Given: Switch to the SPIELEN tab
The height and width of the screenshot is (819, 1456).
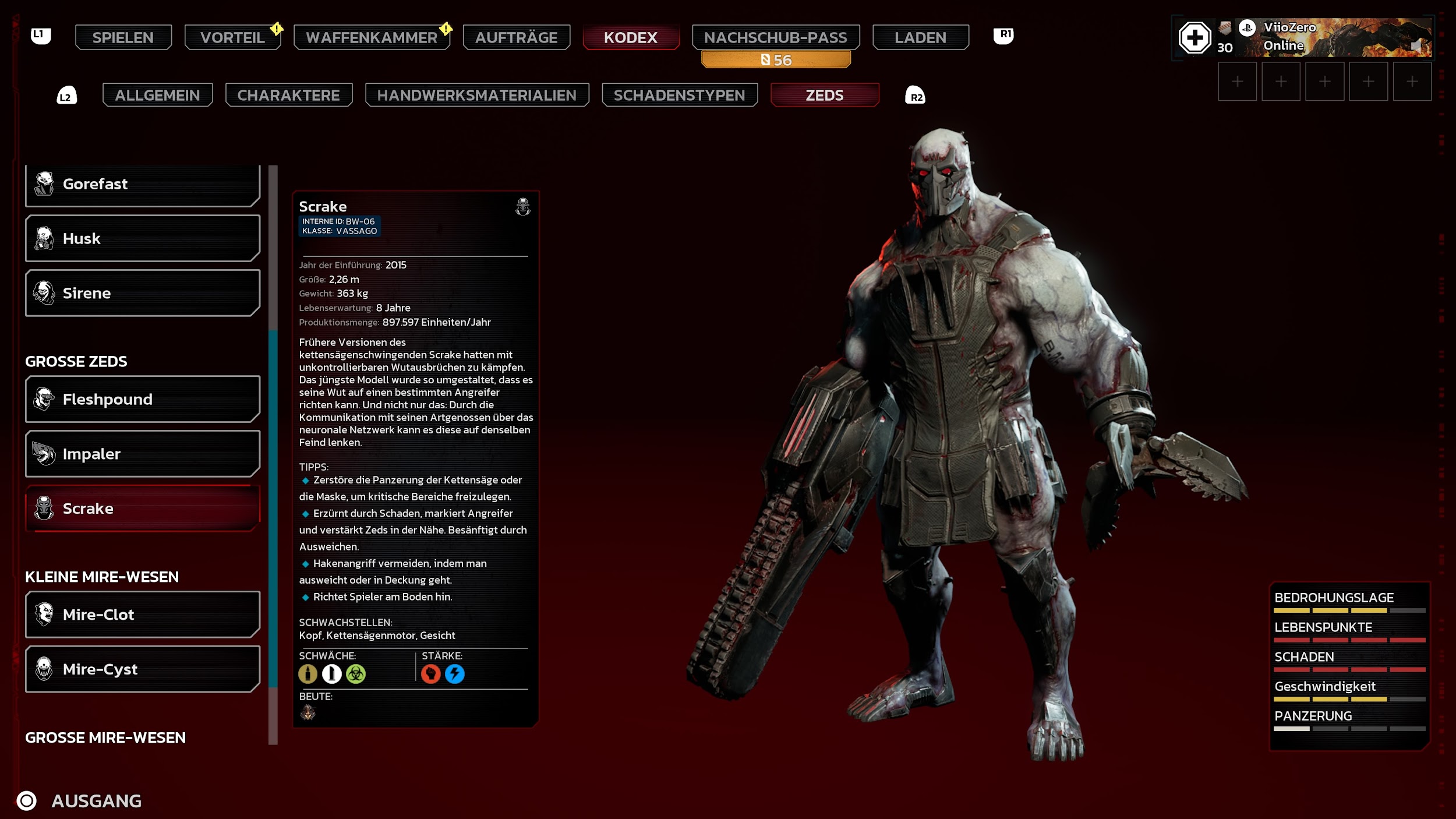Looking at the screenshot, I should tap(123, 37).
